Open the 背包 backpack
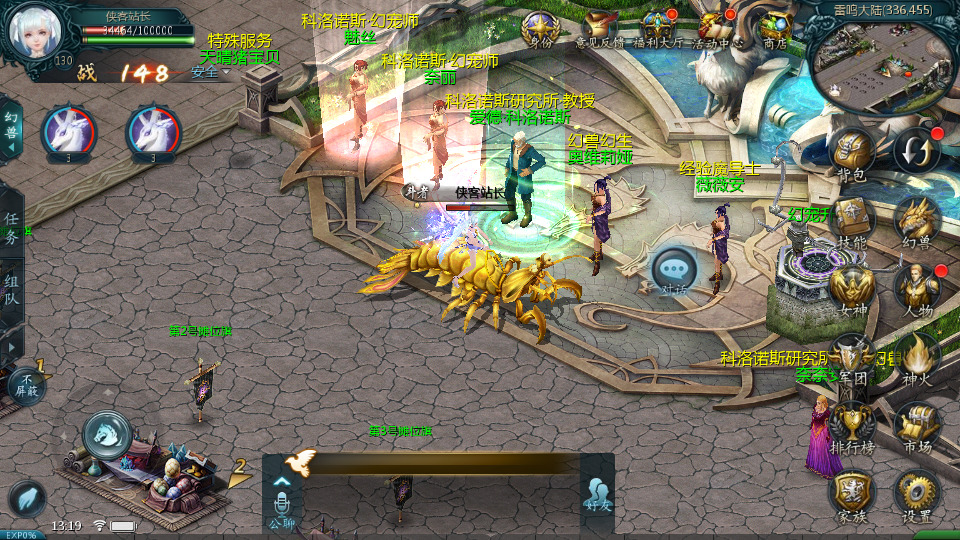The image size is (960, 540). coord(851,153)
